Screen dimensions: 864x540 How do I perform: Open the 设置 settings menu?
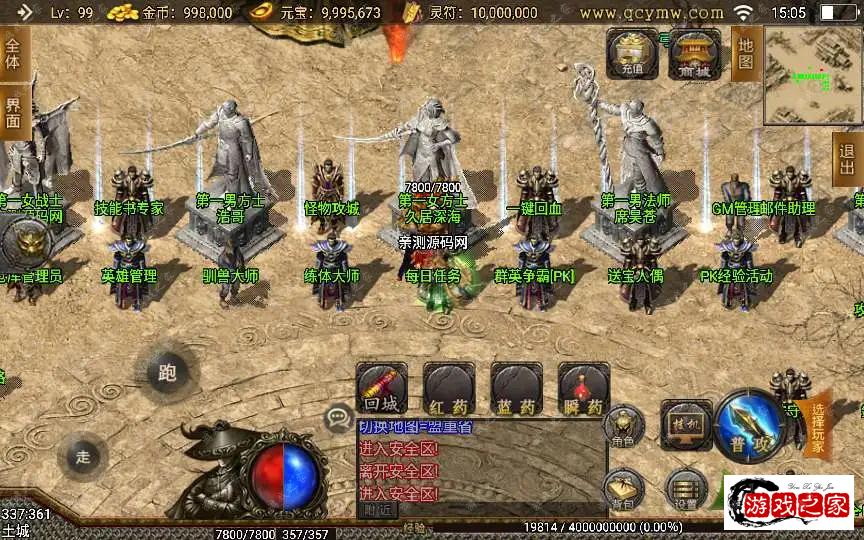point(685,489)
